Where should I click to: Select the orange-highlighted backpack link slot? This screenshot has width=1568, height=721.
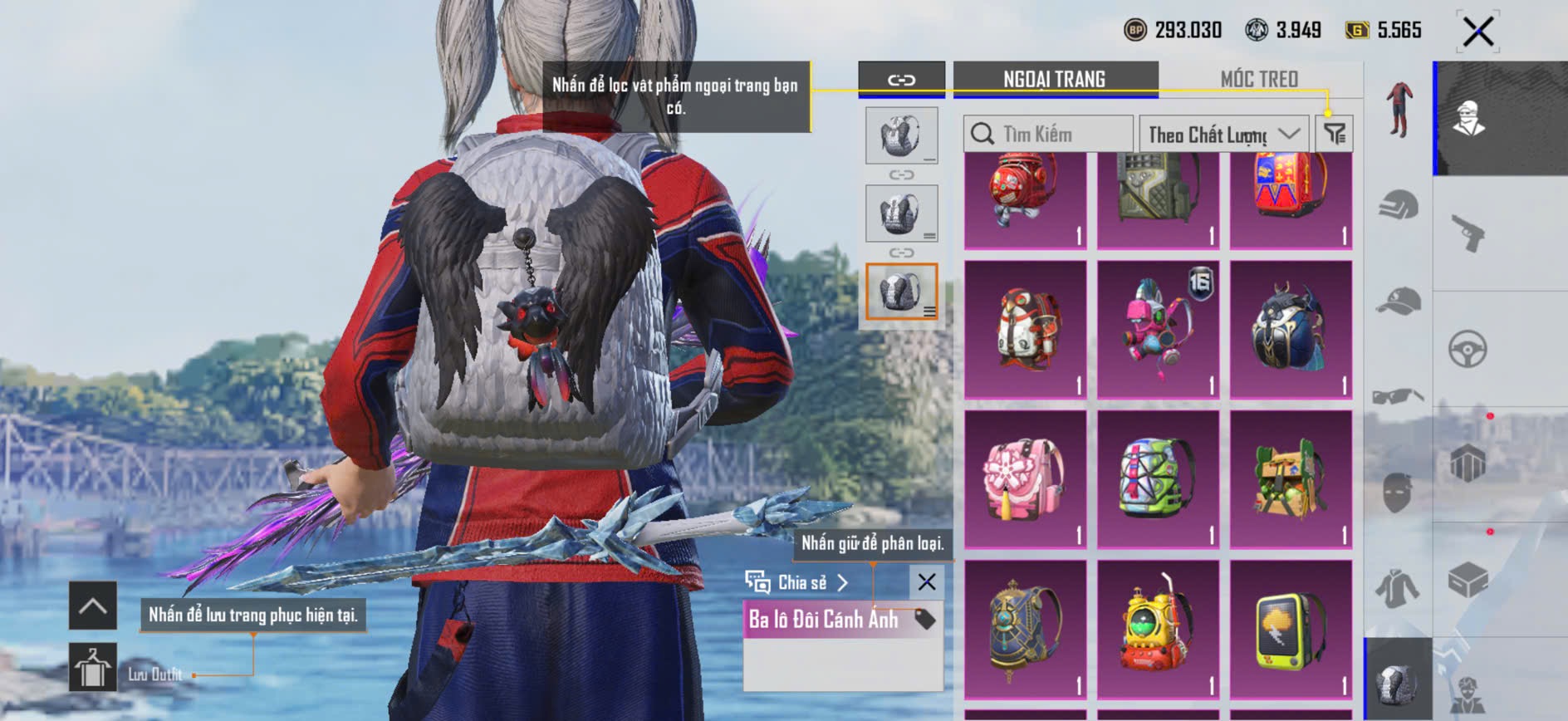pyautogui.click(x=901, y=292)
